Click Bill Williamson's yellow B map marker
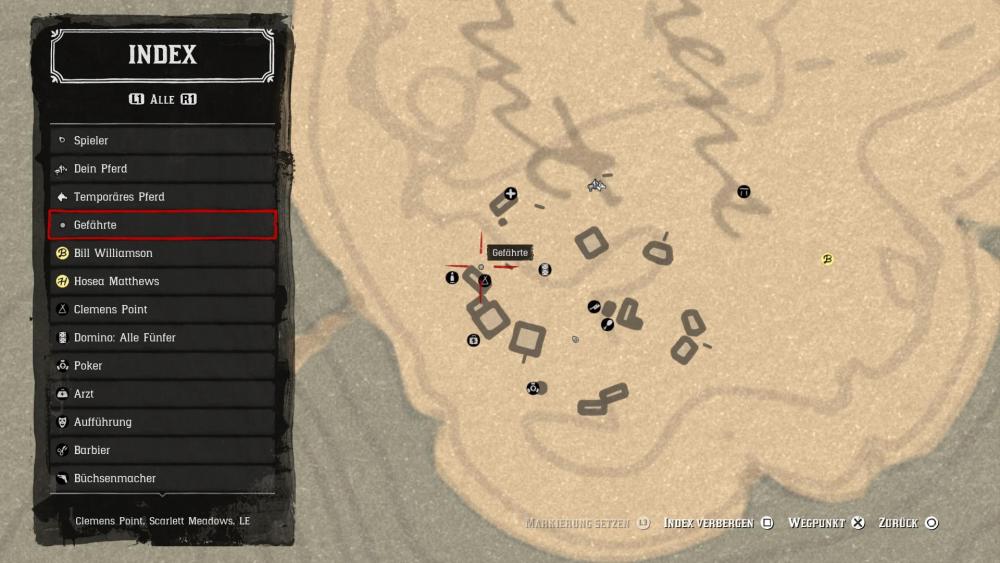This screenshot has height=563, width=1000. coord(827,260)
